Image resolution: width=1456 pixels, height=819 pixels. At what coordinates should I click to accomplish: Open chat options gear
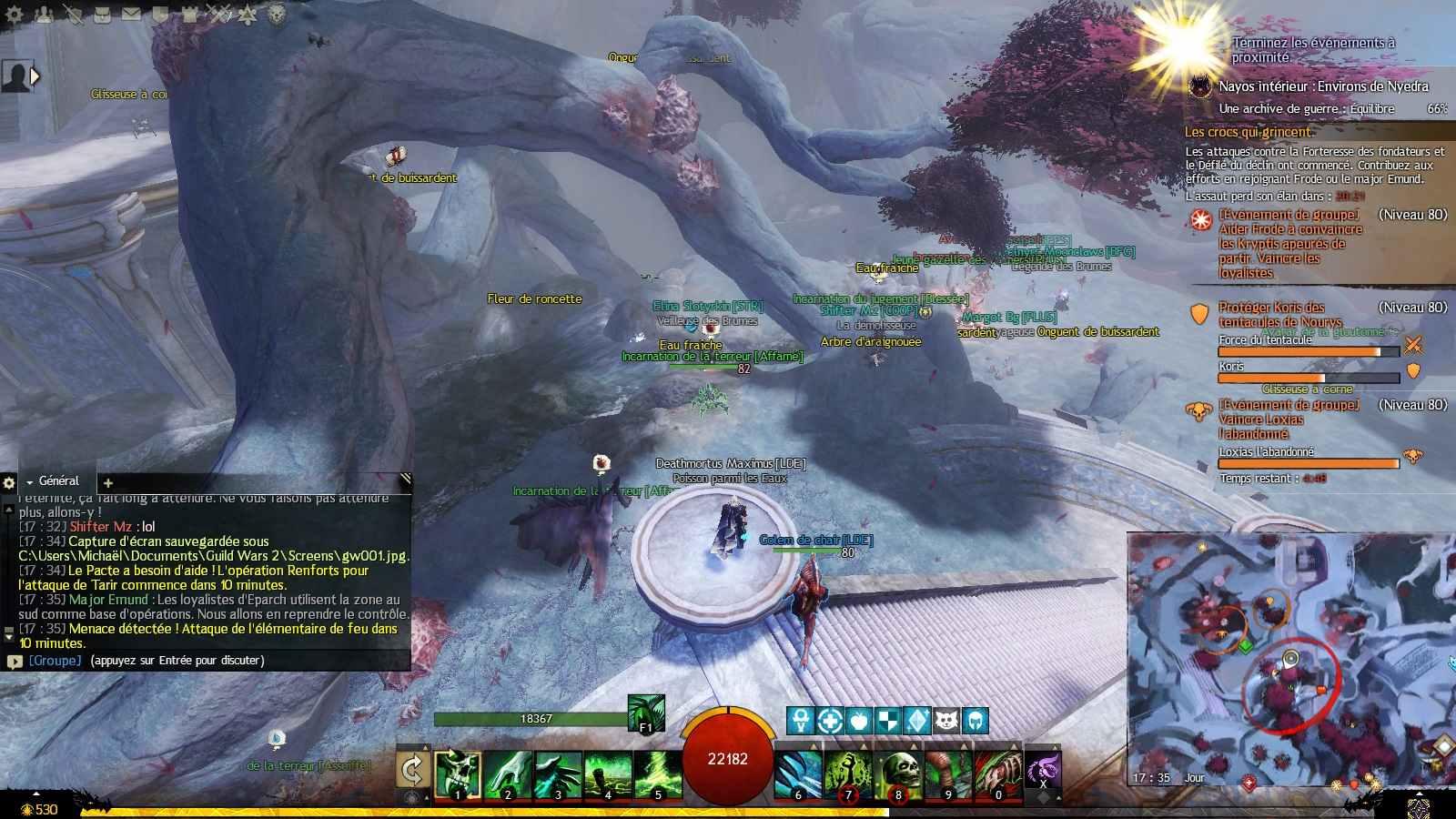[9, 483]
